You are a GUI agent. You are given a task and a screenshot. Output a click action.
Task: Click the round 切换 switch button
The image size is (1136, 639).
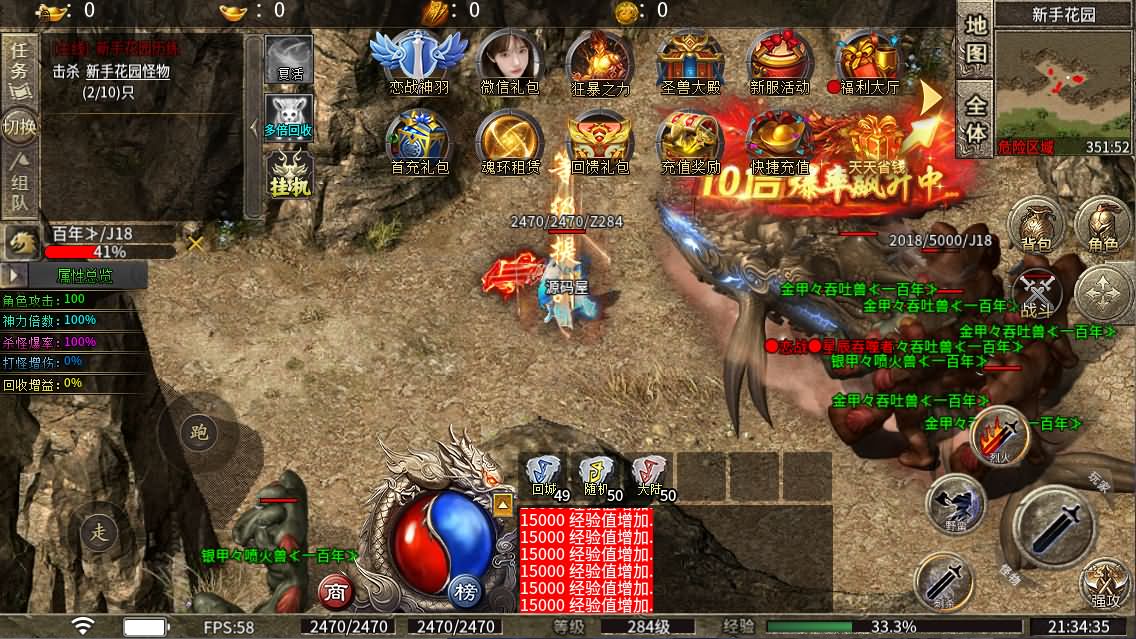pyautogui.click(x=20, y=127)
